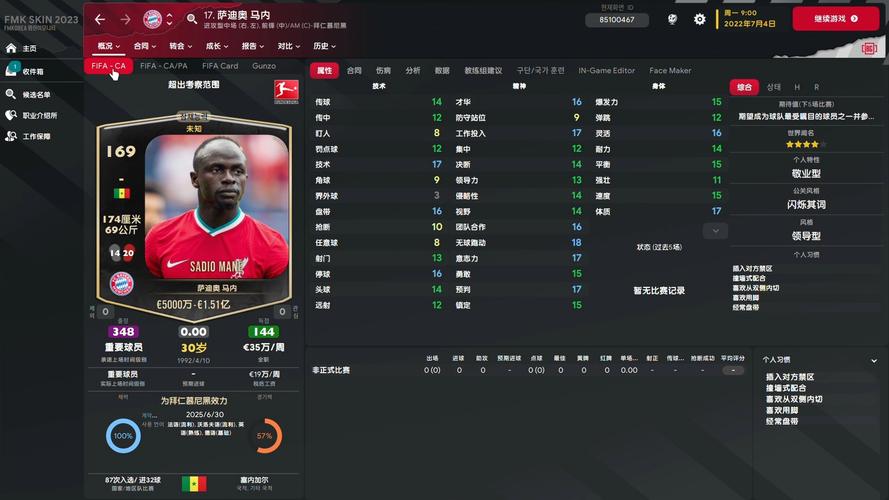Open the 成长 development menu
This screenshot has height=500, width=889.
click(x=217, y=46)
